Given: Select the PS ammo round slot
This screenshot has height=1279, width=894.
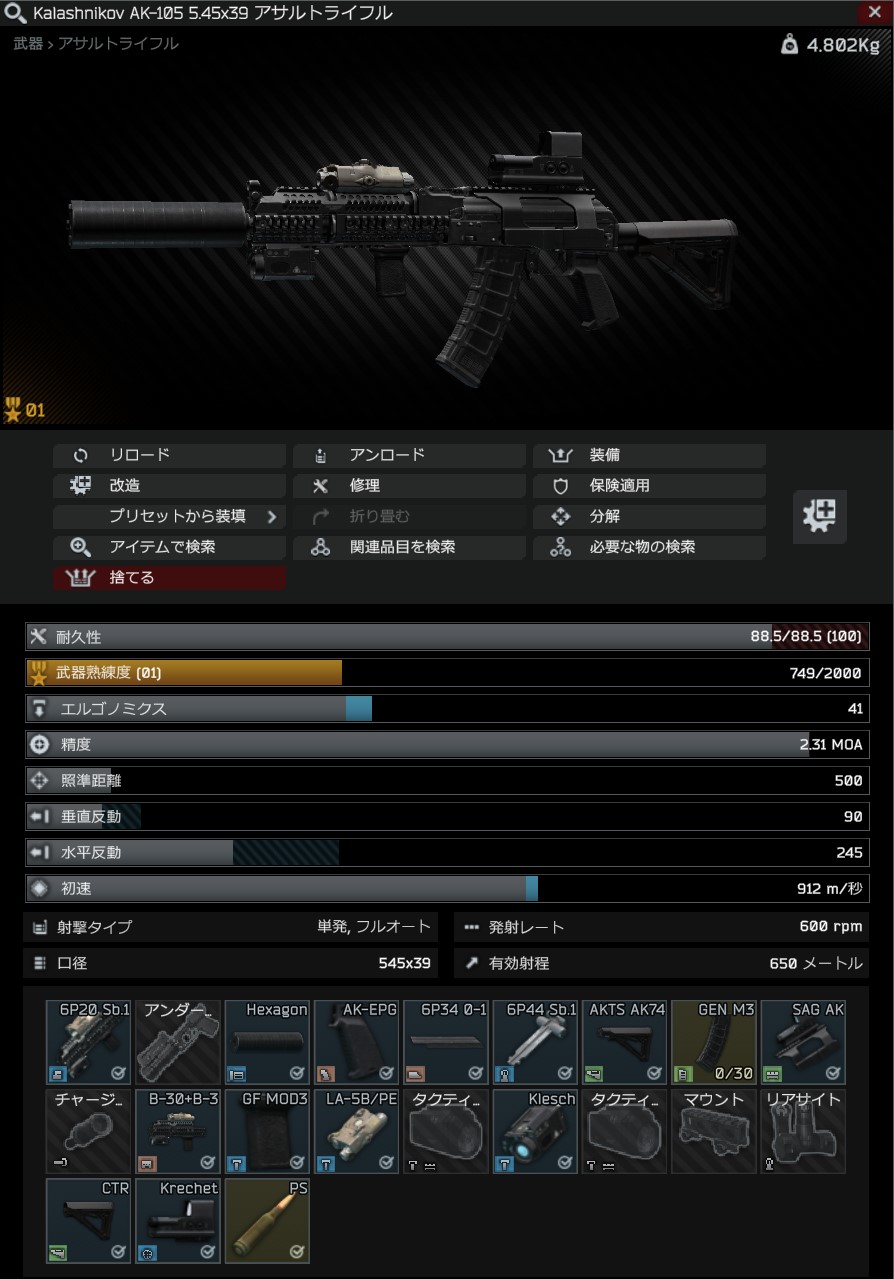Looking at the screenshot, I should coord(267,1220).
